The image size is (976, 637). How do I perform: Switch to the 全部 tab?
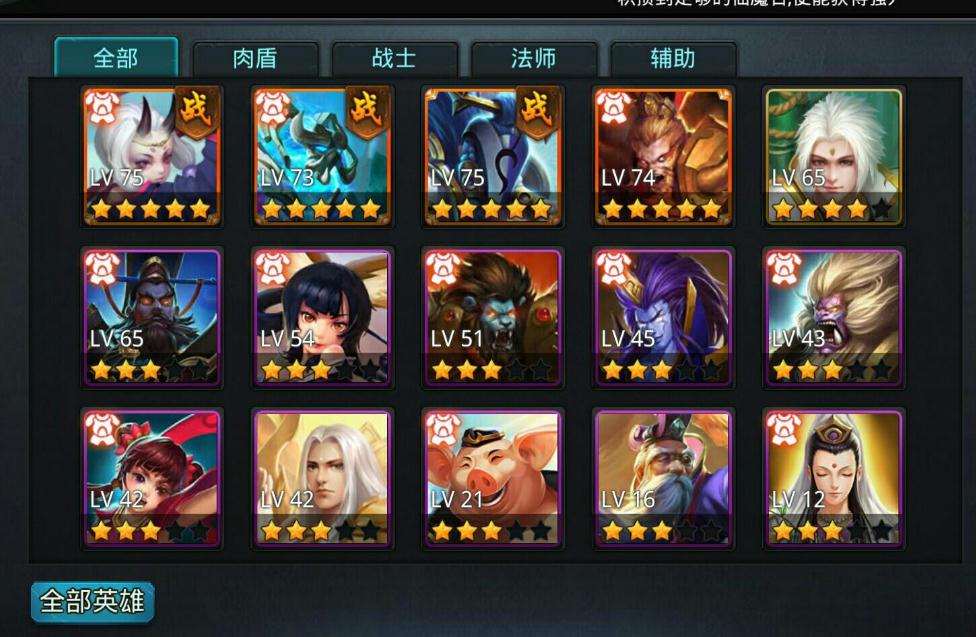pyautogui.click(x=116, y=58)
